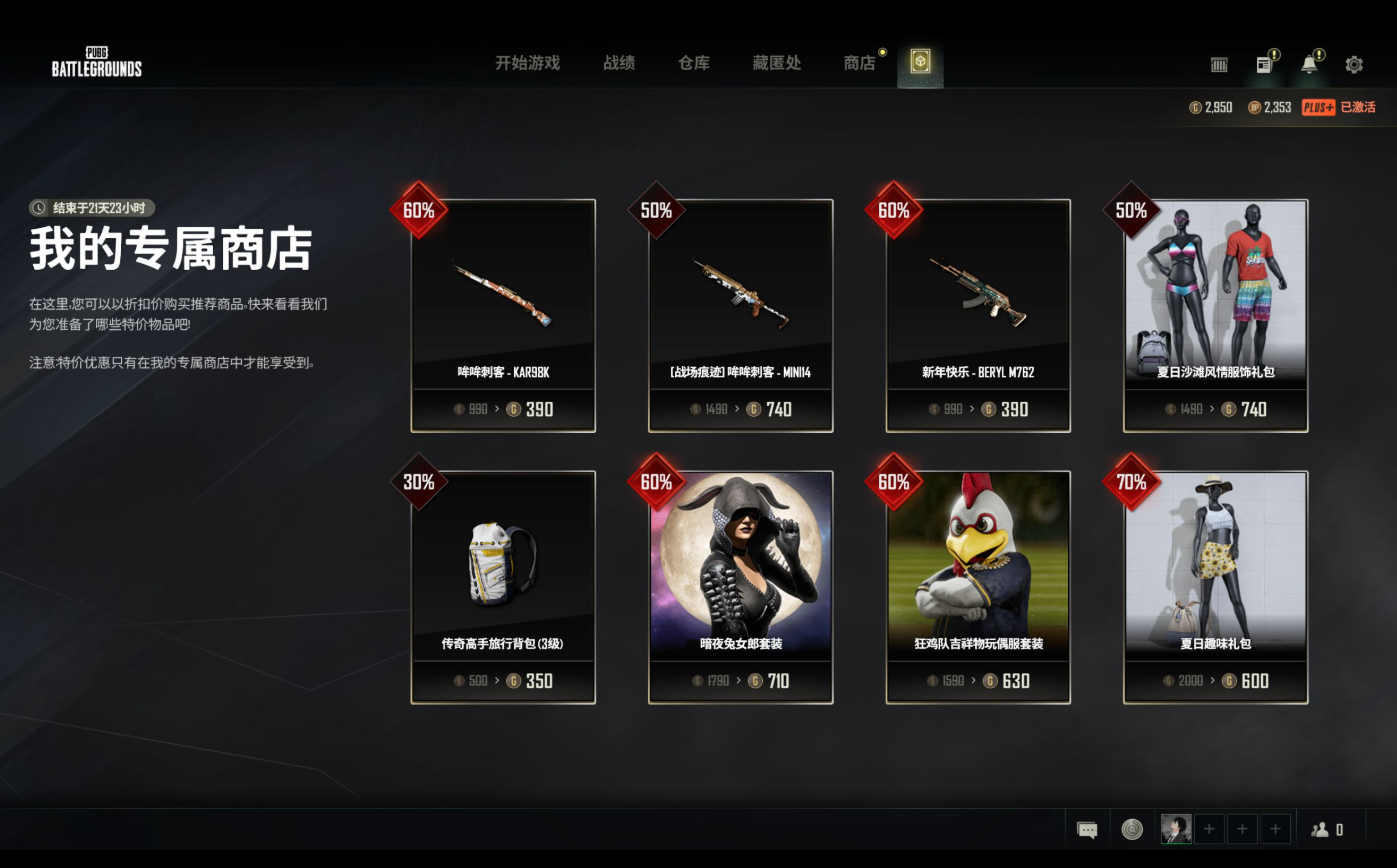
Task: Open the friends list icon
Action: coord(1327,830)
